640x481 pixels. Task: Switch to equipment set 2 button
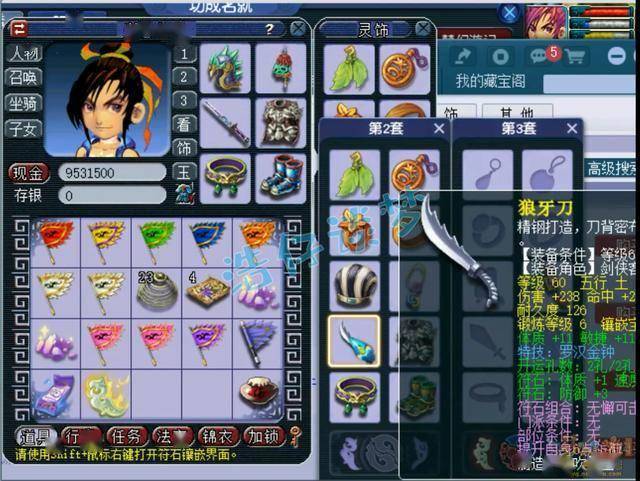183,77
